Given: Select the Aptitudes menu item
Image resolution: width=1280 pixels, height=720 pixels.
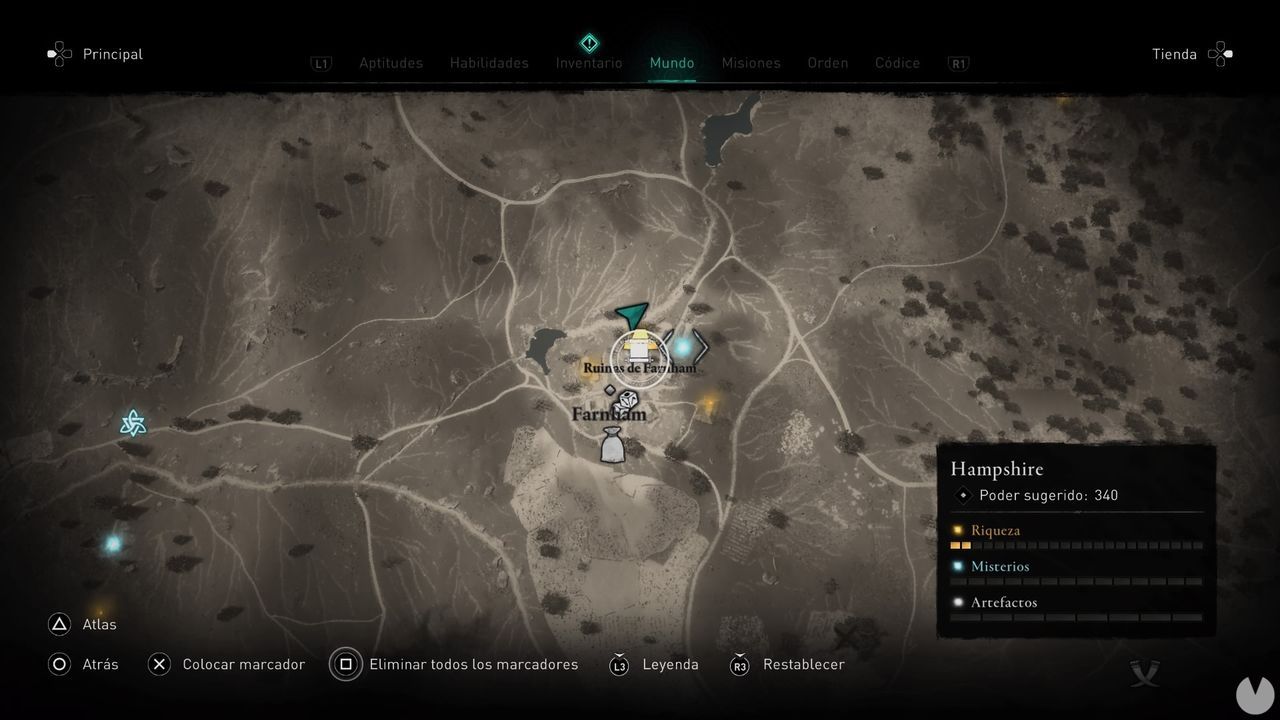Looking at the screenshot, I should (391, 62).
